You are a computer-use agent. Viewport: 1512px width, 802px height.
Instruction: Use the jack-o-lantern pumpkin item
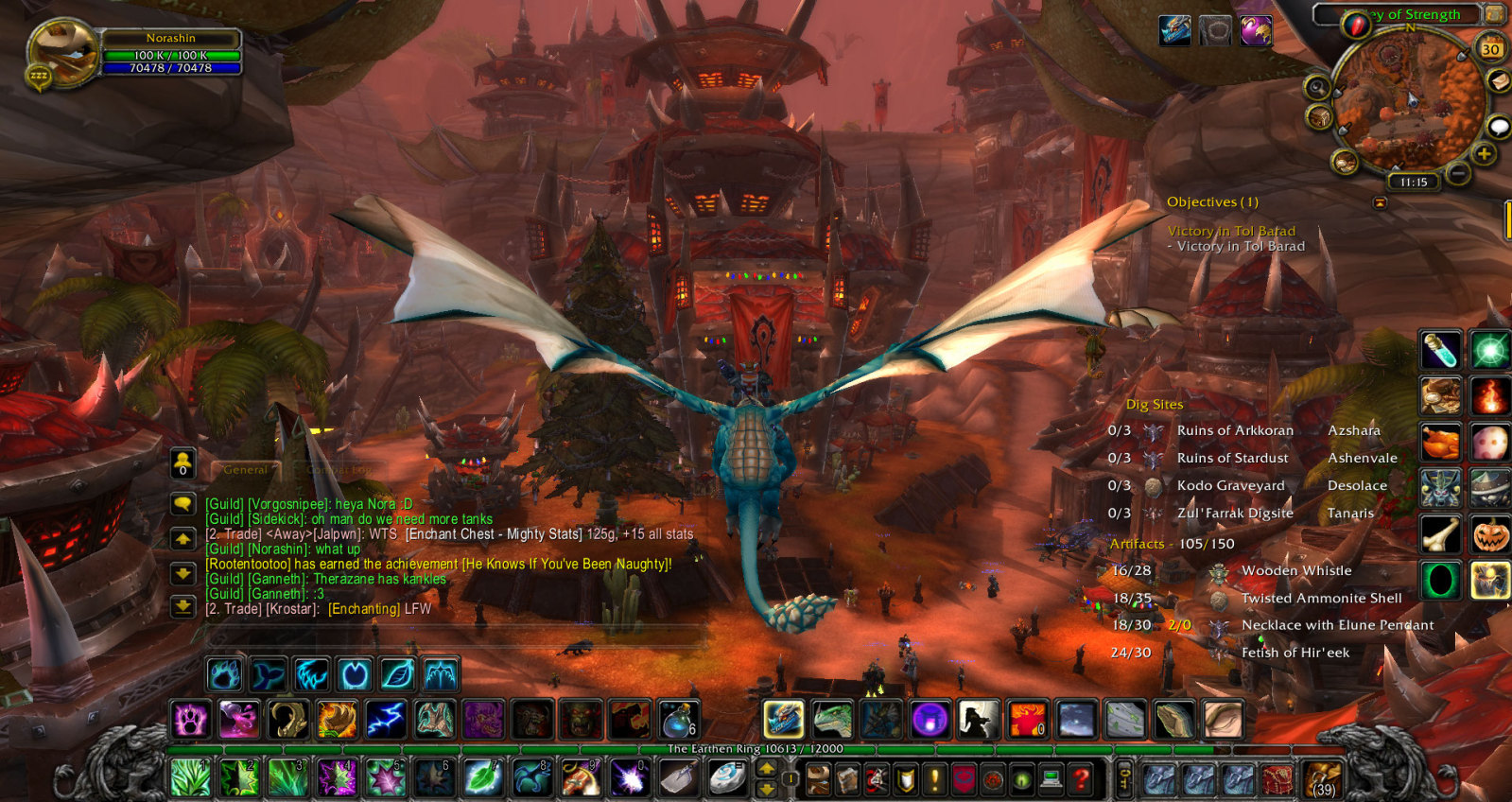[x=1489, y=535]
